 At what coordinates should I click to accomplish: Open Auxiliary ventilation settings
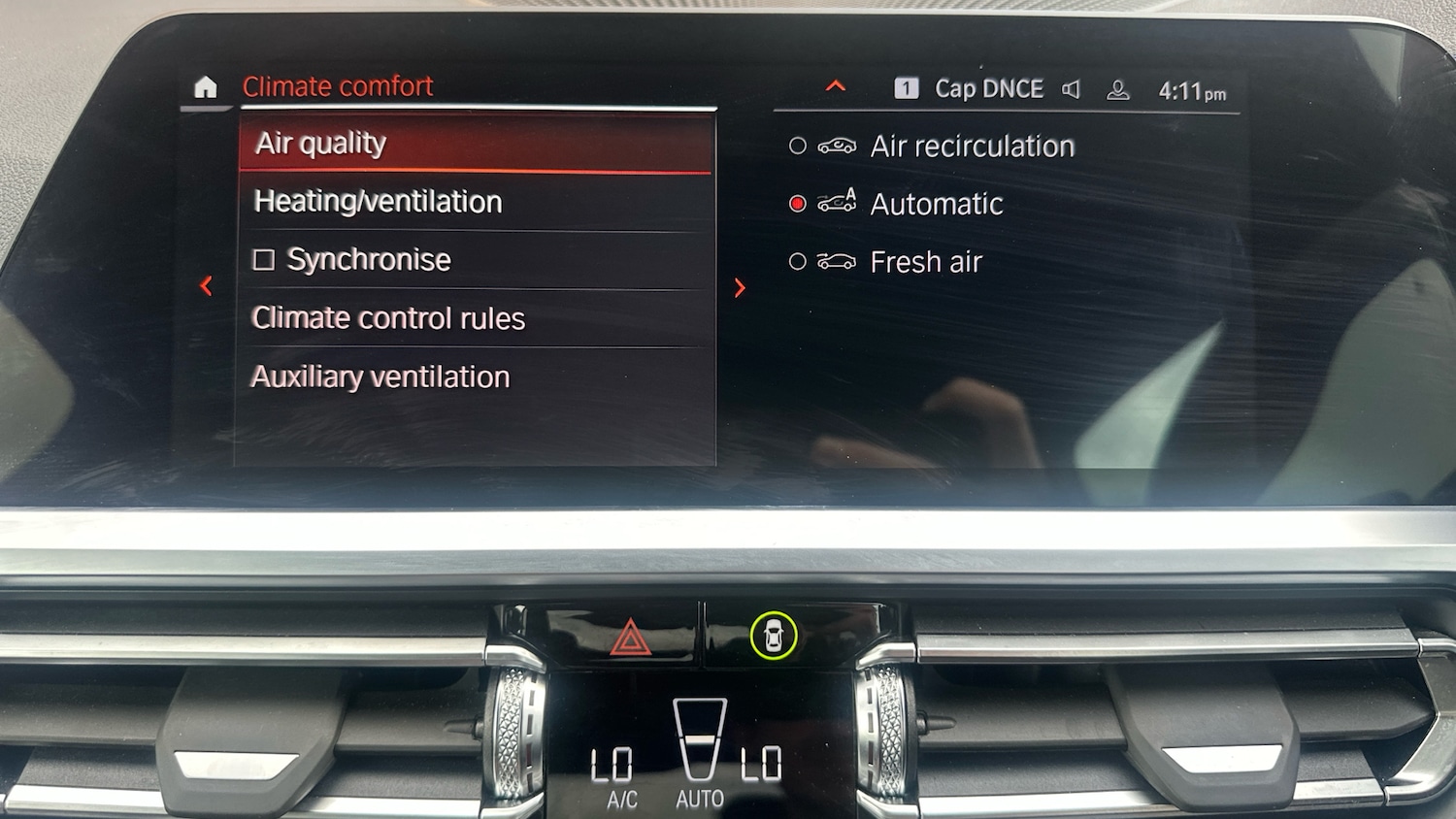pos(381,377)
